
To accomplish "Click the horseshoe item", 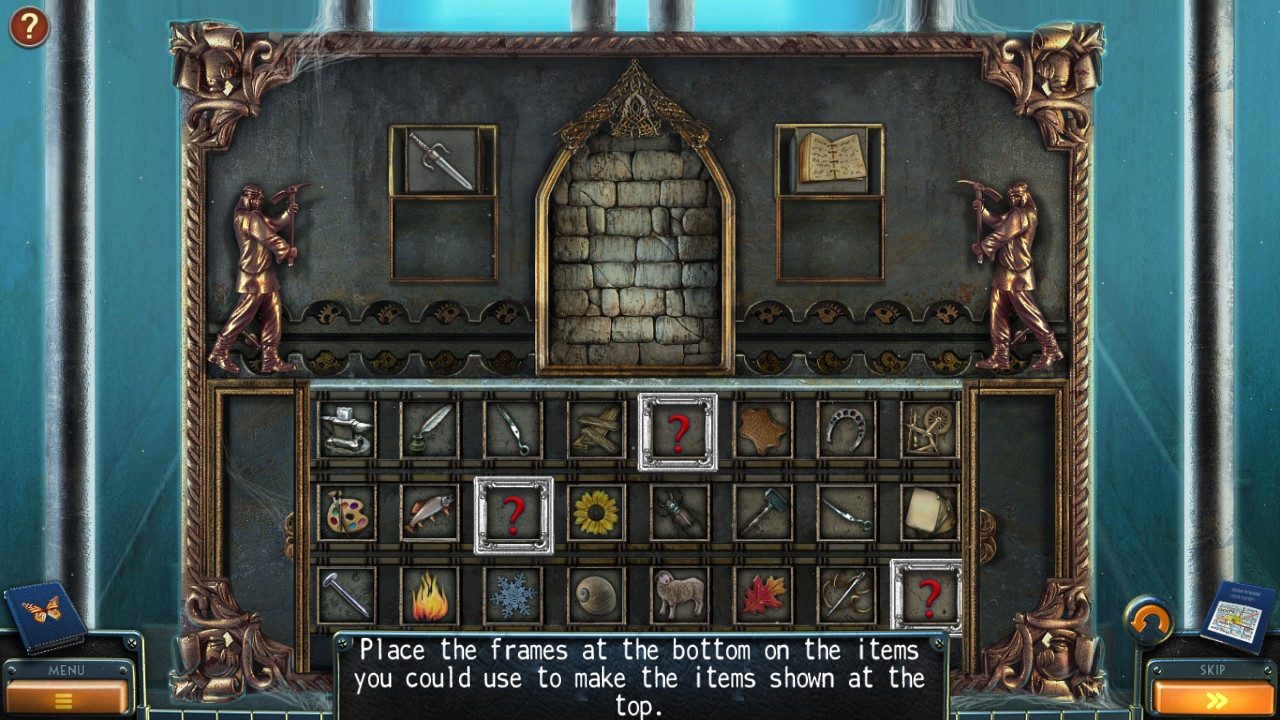I will click(845, 432).
